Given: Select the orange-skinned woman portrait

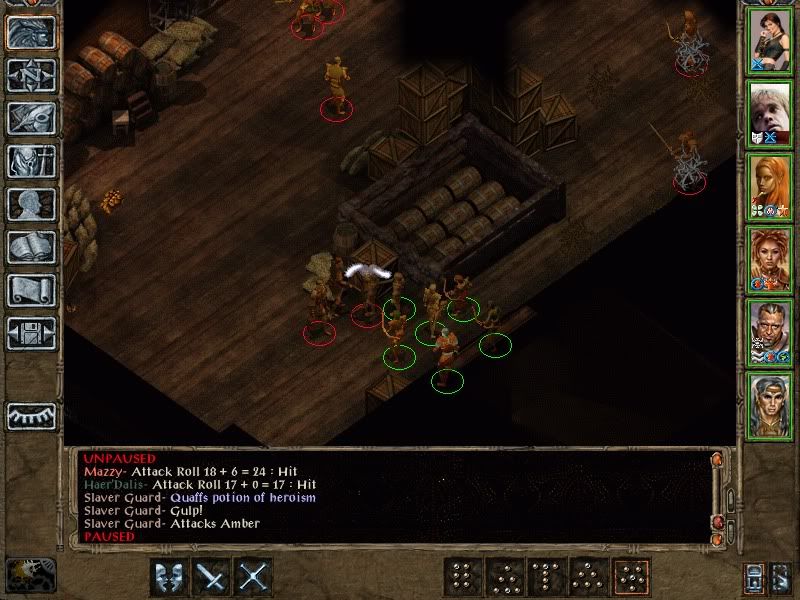Looking at the screenshot, I should [x=770, y=187].
